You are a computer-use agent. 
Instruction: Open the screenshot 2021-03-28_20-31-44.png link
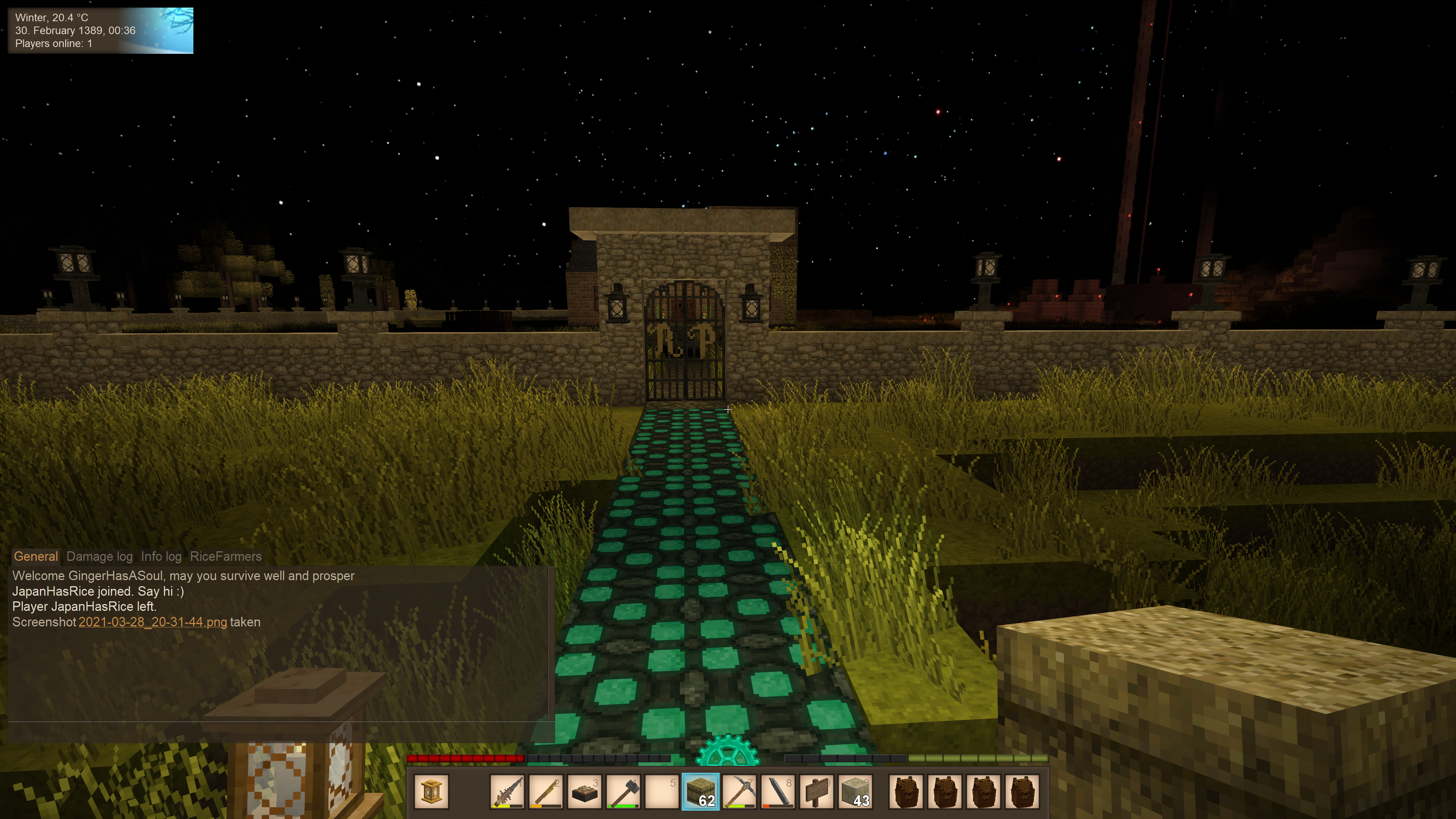pos(152,622)
